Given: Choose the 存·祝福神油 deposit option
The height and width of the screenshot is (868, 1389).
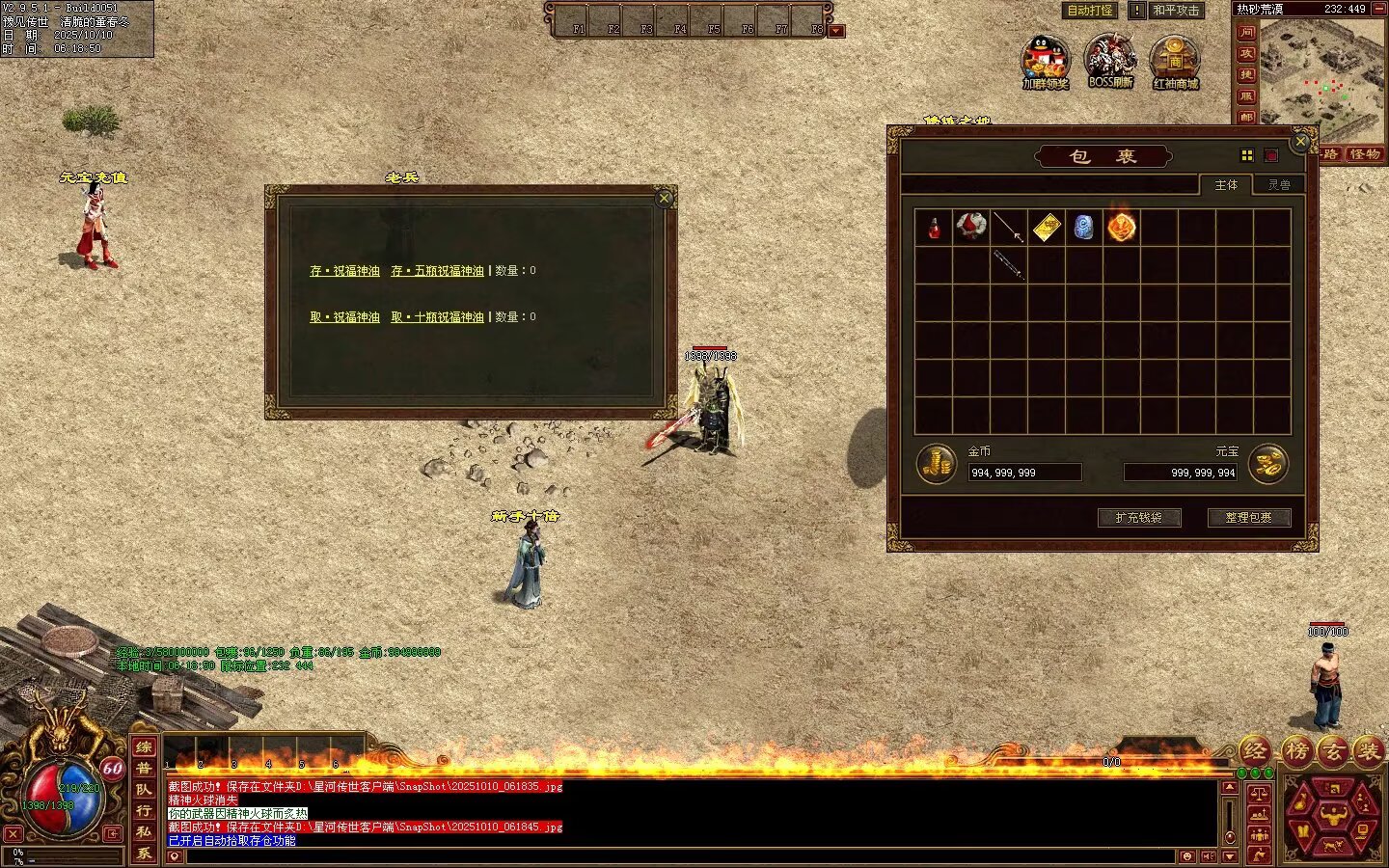Looking at the screenshot, I should point(344,271).
